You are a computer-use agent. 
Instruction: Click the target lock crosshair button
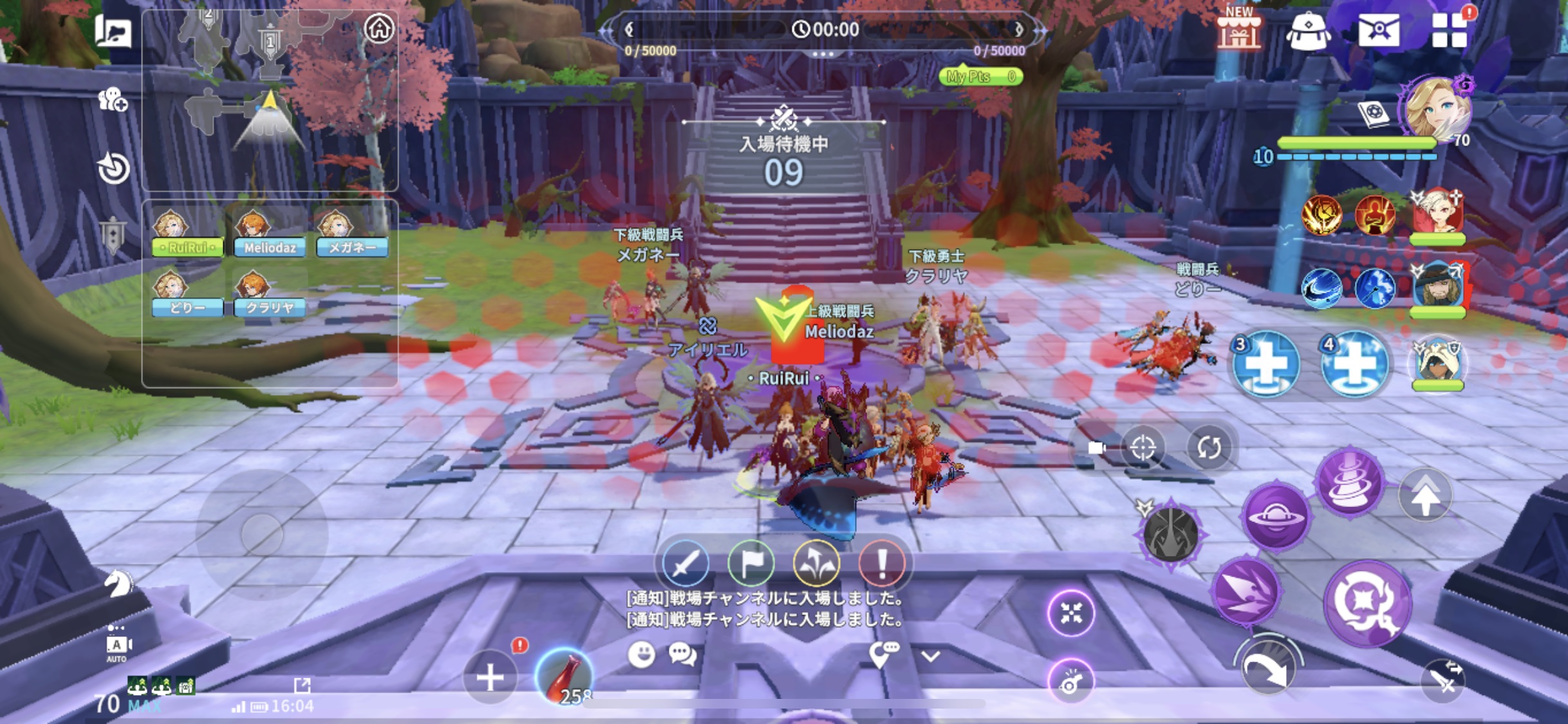1143,447
